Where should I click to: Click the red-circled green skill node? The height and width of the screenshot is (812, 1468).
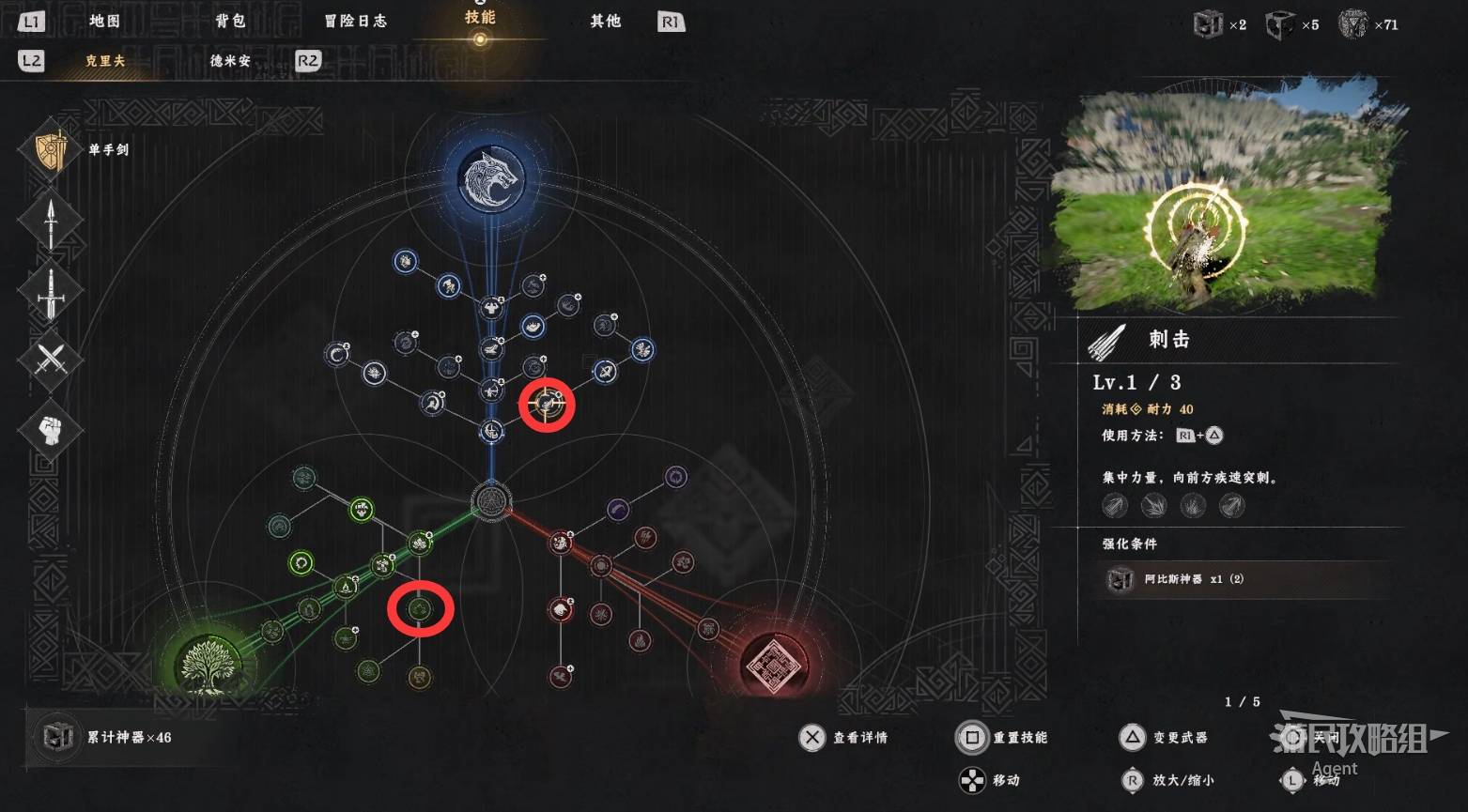(x=420, y=610)
